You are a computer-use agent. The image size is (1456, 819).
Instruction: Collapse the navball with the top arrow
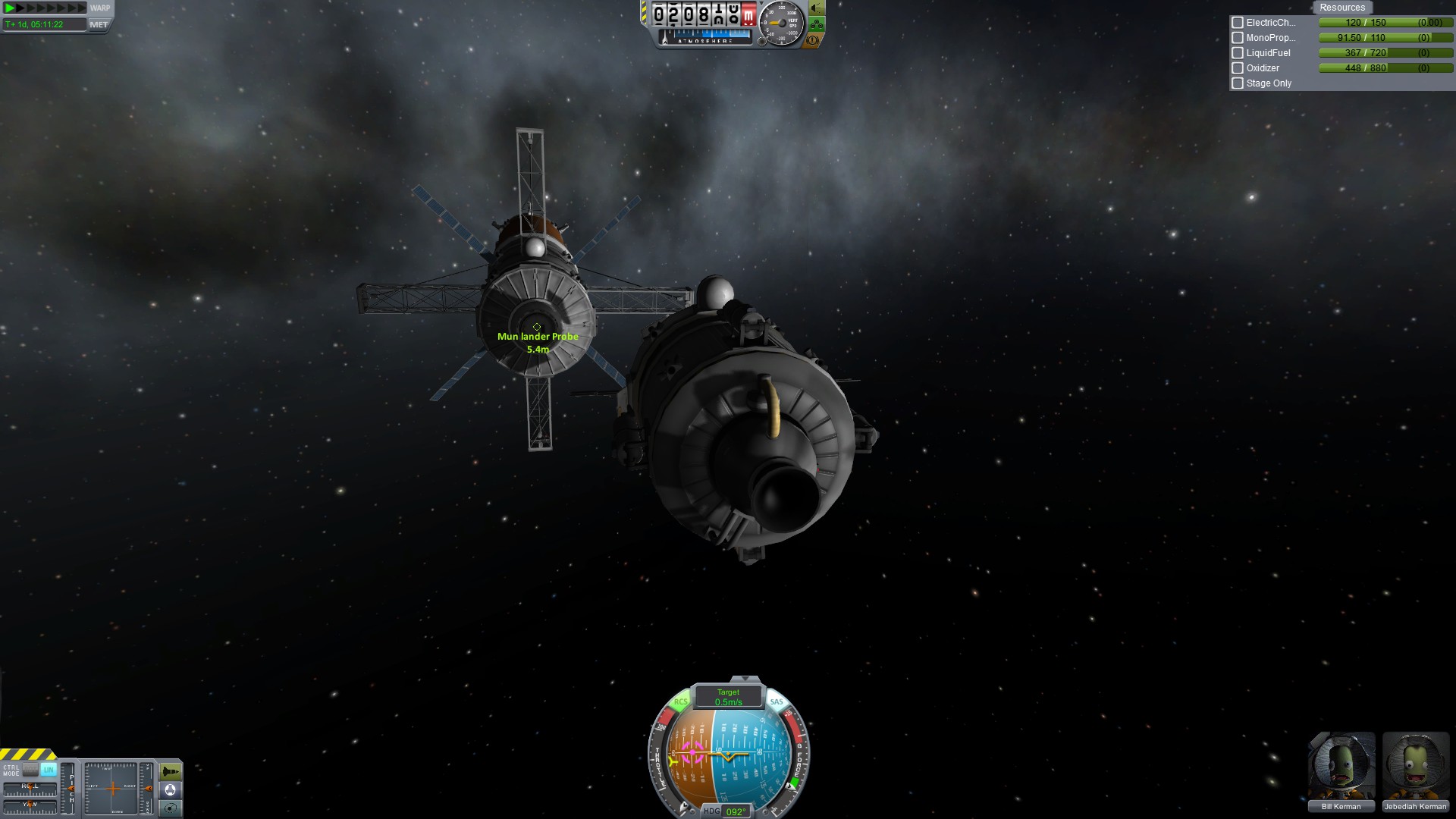point(745,679)
